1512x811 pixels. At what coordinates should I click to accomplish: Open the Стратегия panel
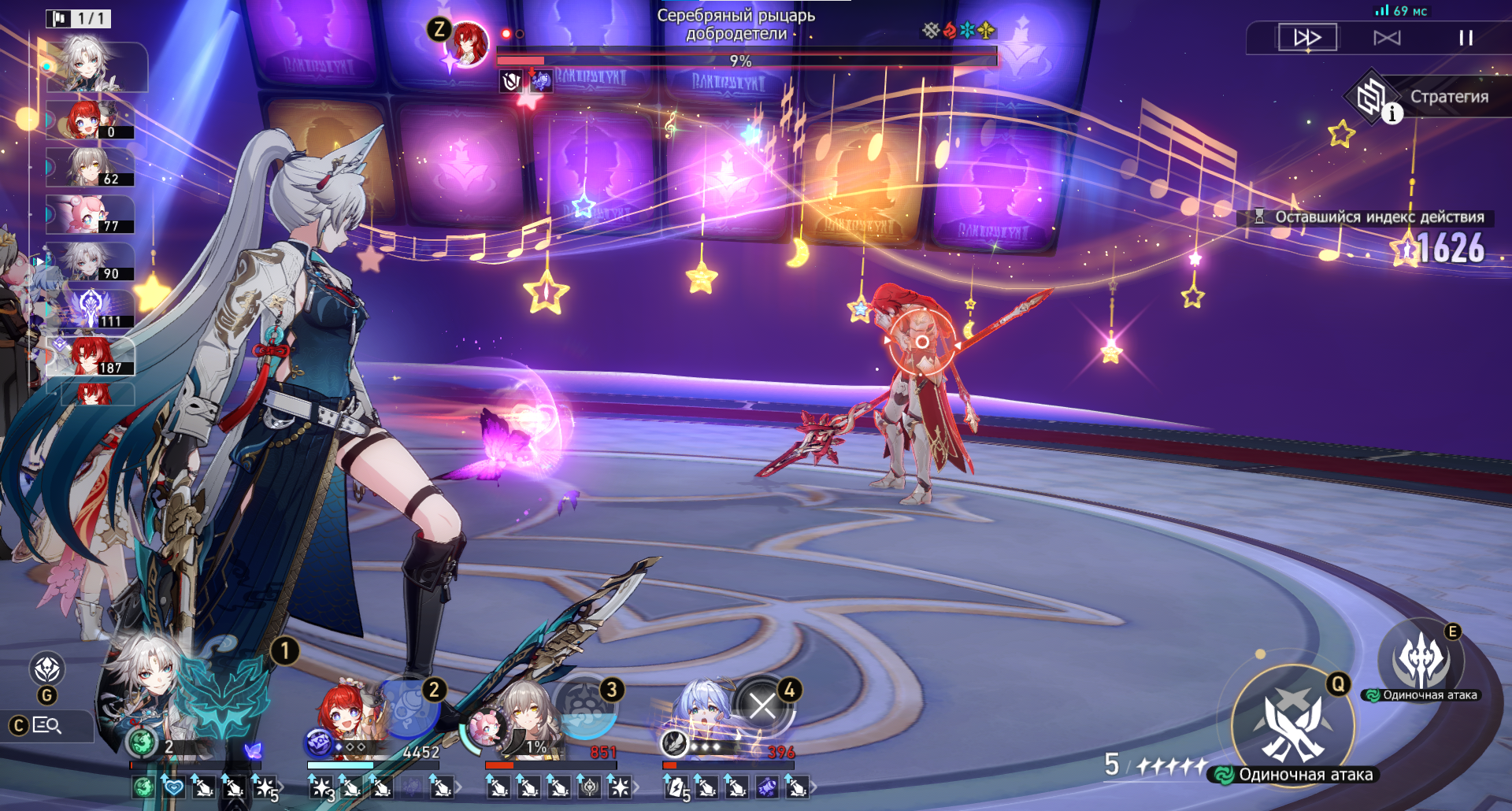(x=1447, y=97)
